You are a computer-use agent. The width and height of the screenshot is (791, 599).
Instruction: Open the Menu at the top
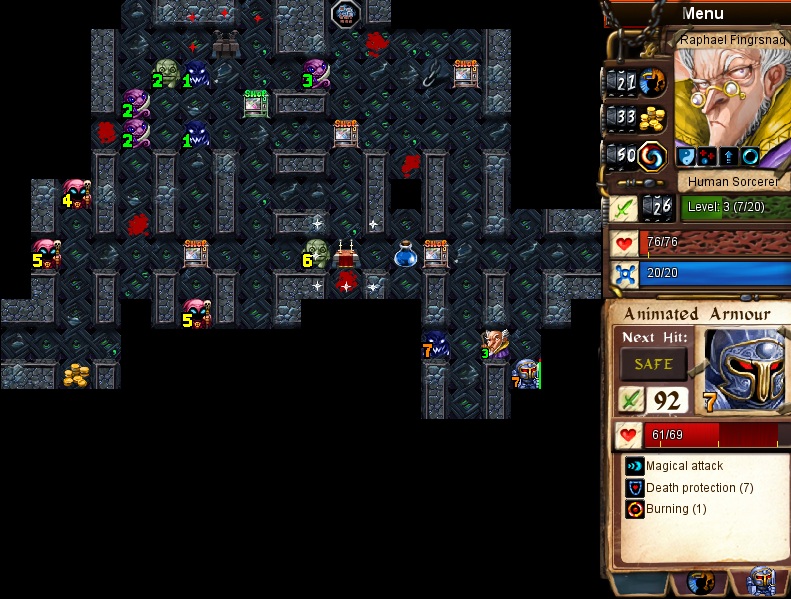click(702, 14)
